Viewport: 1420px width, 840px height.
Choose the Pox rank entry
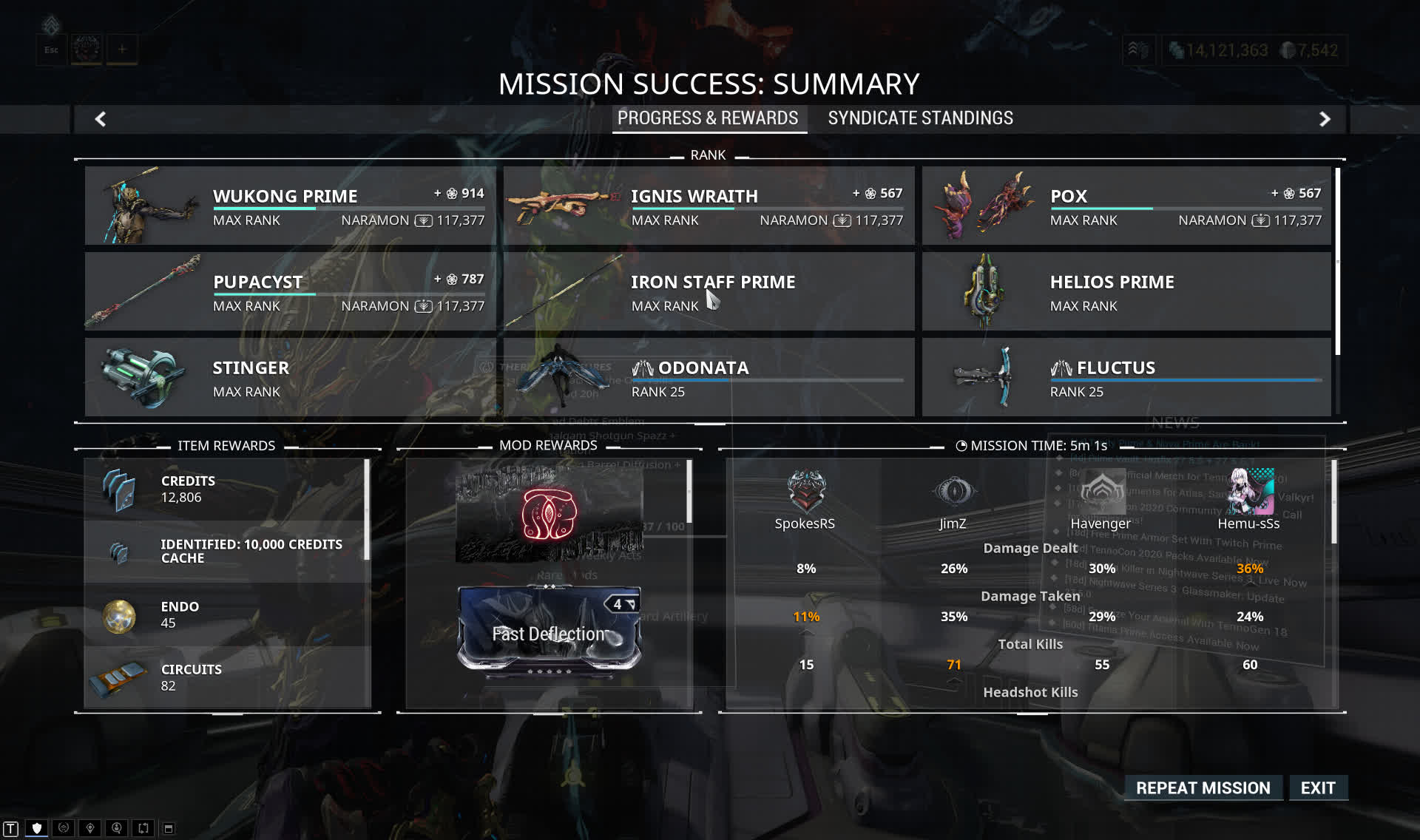[x=1126, y=206]
